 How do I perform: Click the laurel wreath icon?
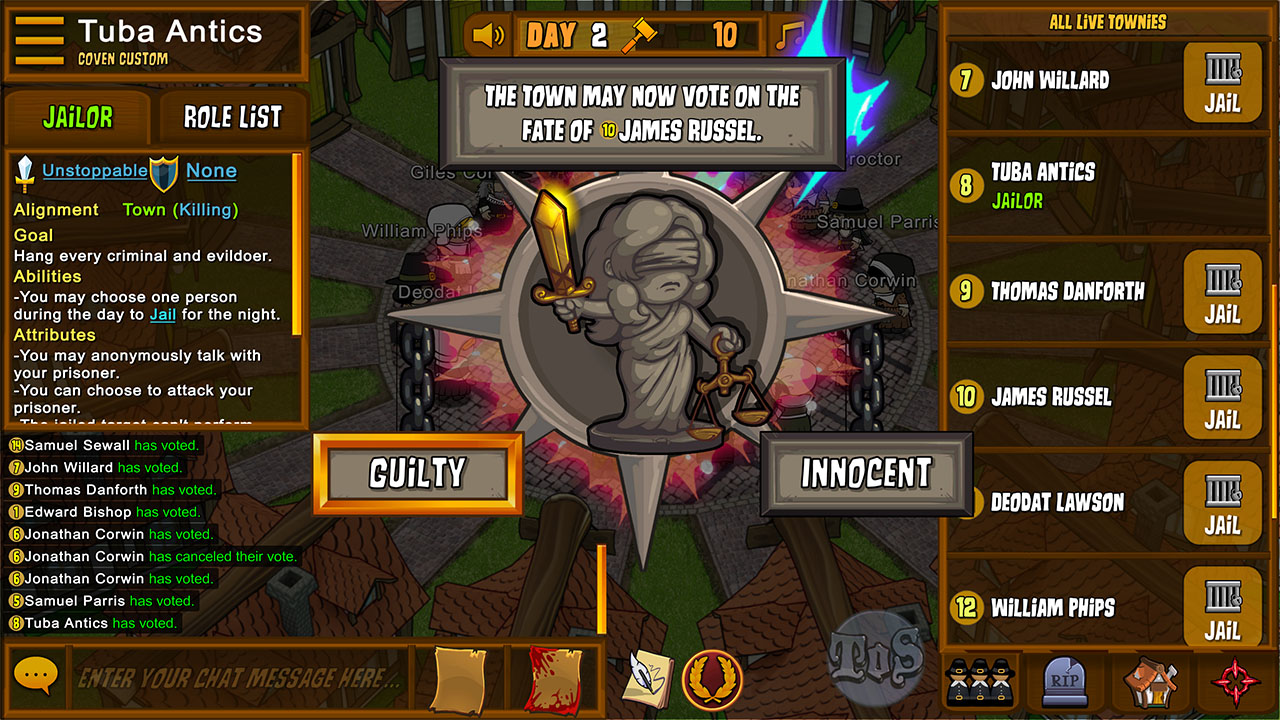tap(711, 679)
